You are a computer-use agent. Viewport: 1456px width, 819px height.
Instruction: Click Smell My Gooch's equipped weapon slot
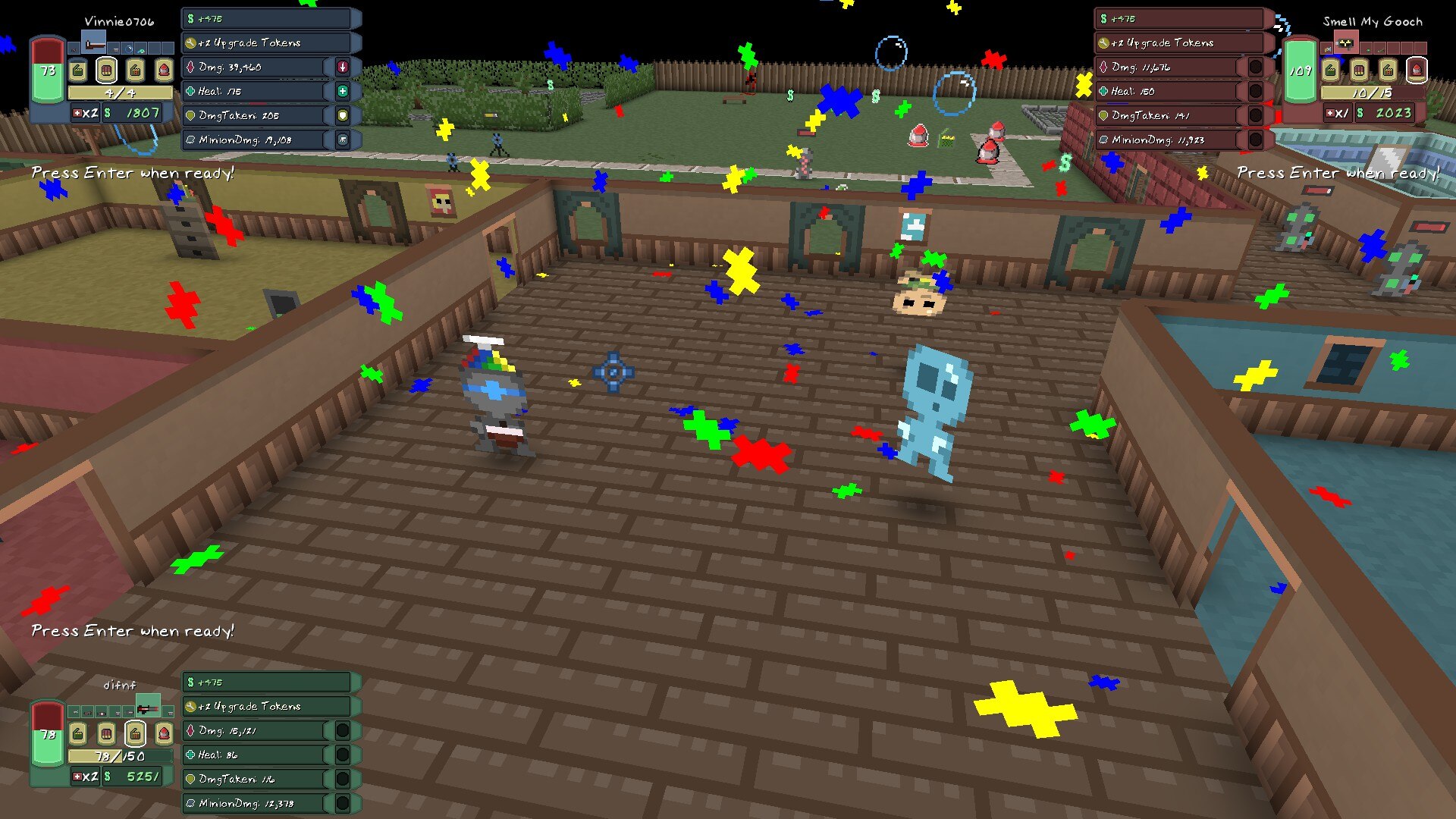tap(1345, 43)
